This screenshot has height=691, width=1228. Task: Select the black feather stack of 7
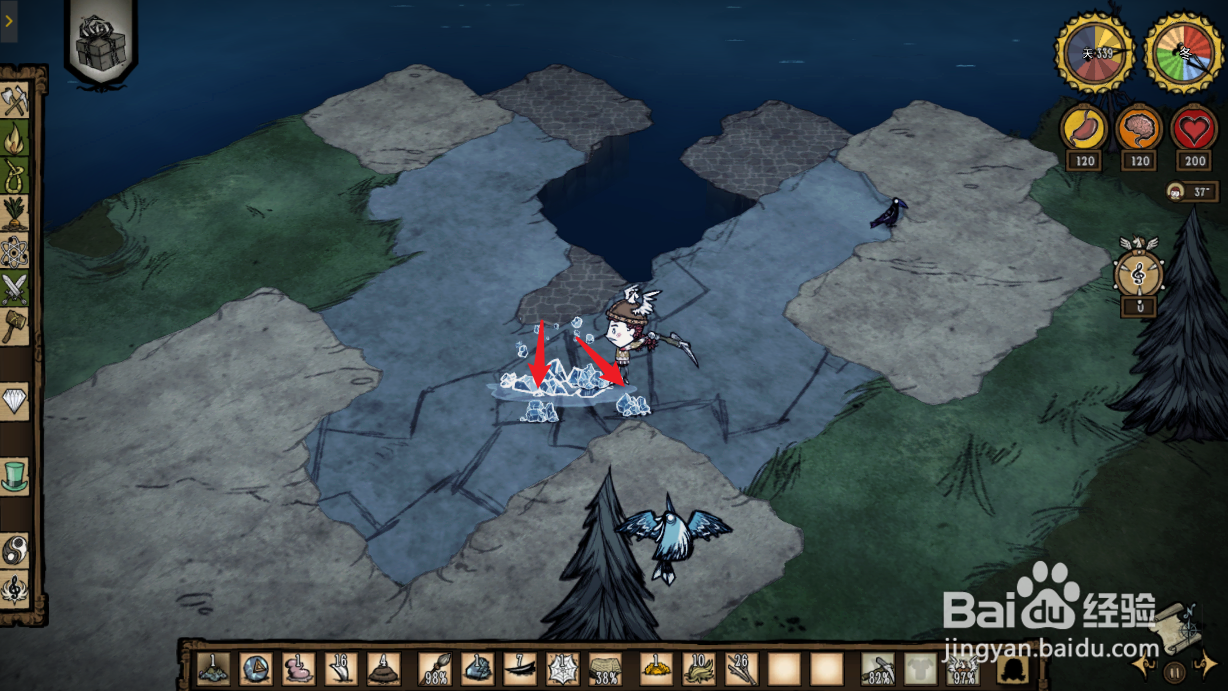520,668
